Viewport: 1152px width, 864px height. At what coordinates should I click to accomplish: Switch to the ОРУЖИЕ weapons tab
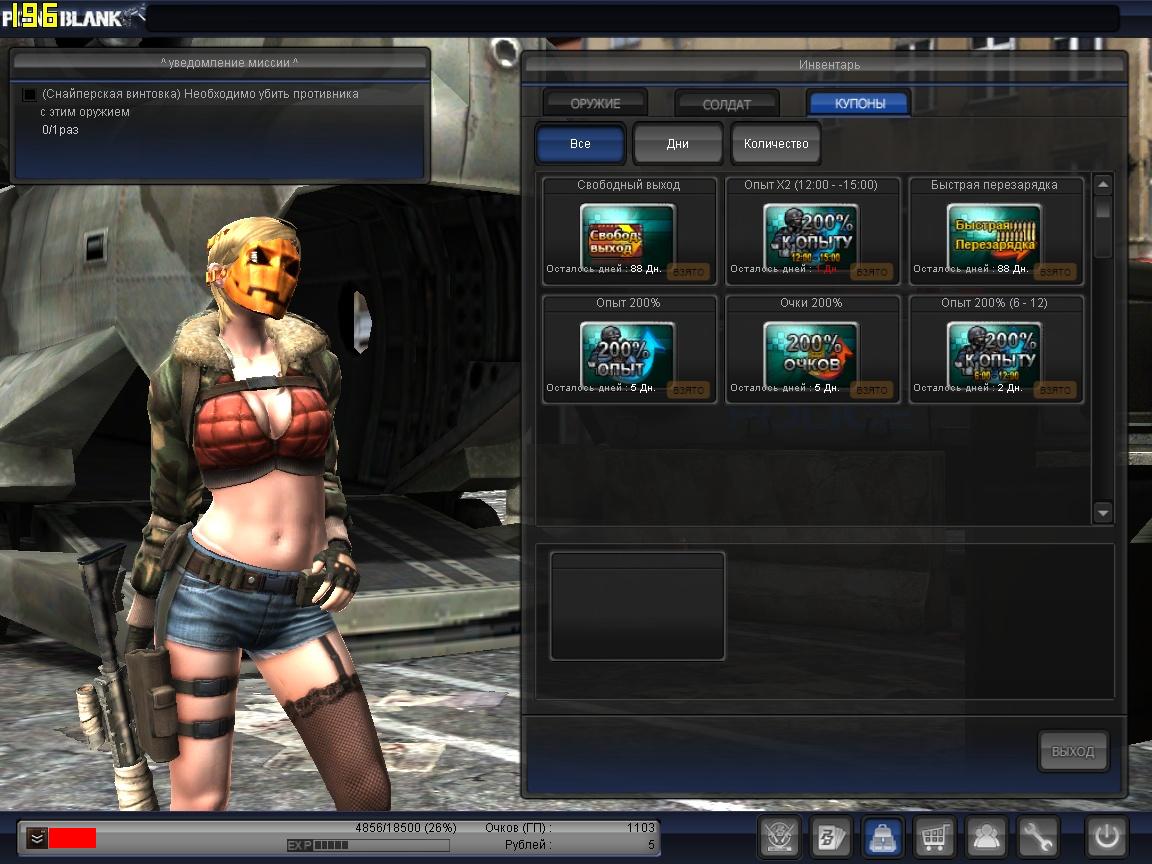tap(595, 103)
